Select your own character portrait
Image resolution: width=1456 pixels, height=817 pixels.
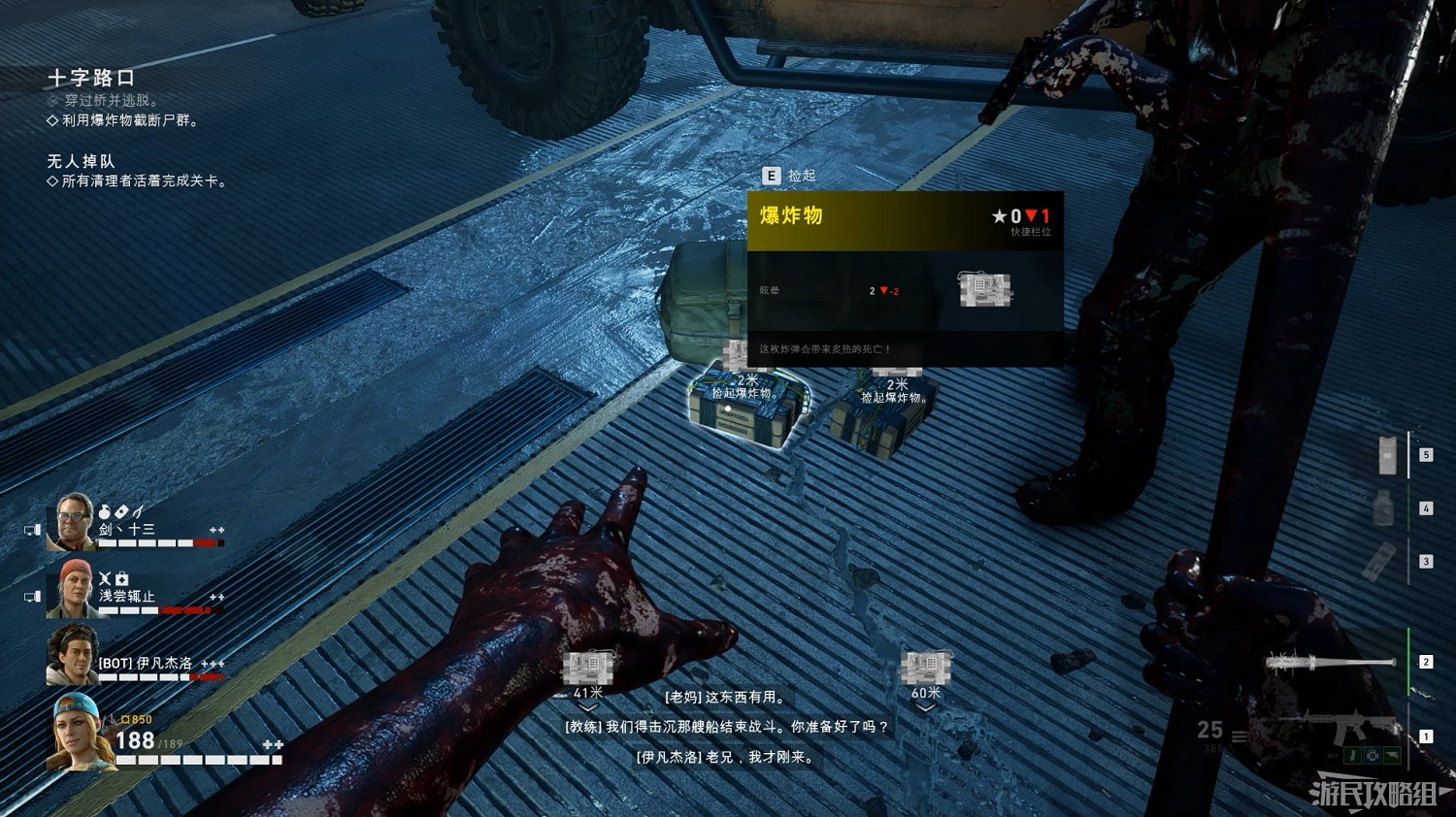point(80,731)
